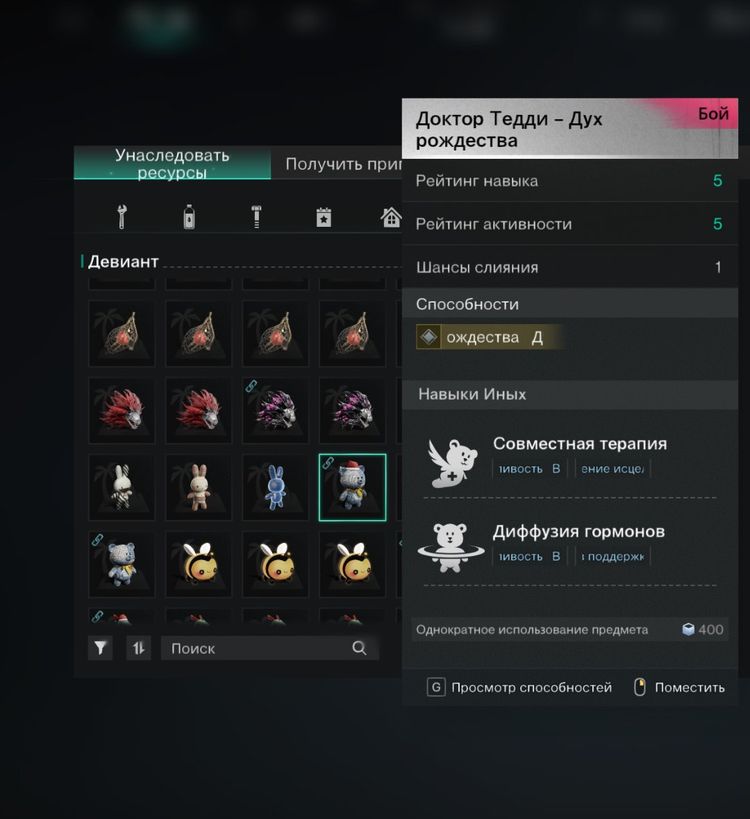The width and height of the screenshot is (750, 819).
Task: Select the wrench category icon
Action: pyautogui.click(x=122, y=216)
